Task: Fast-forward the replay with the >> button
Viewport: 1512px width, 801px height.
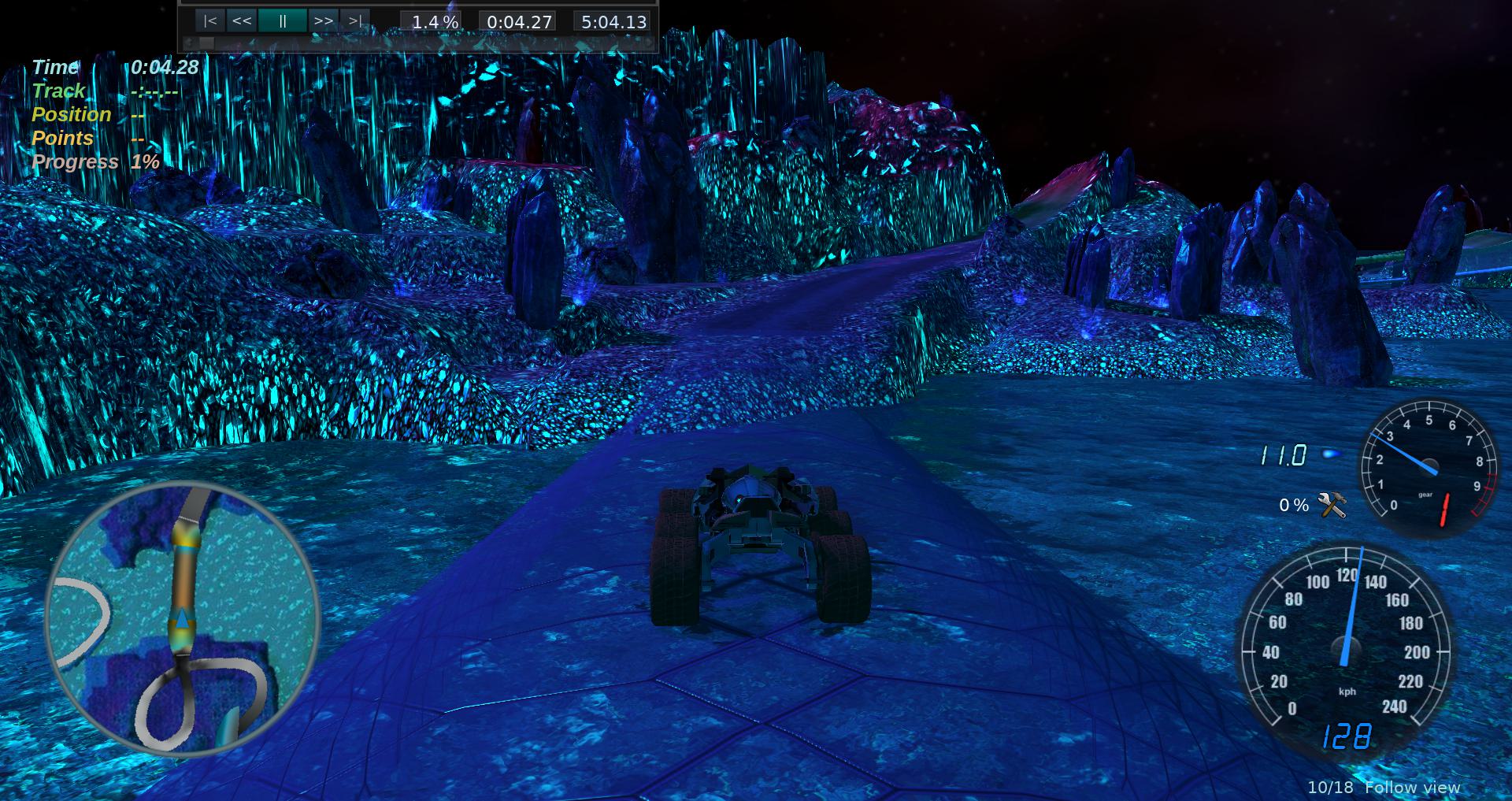Action: click(x=323, y=21)
